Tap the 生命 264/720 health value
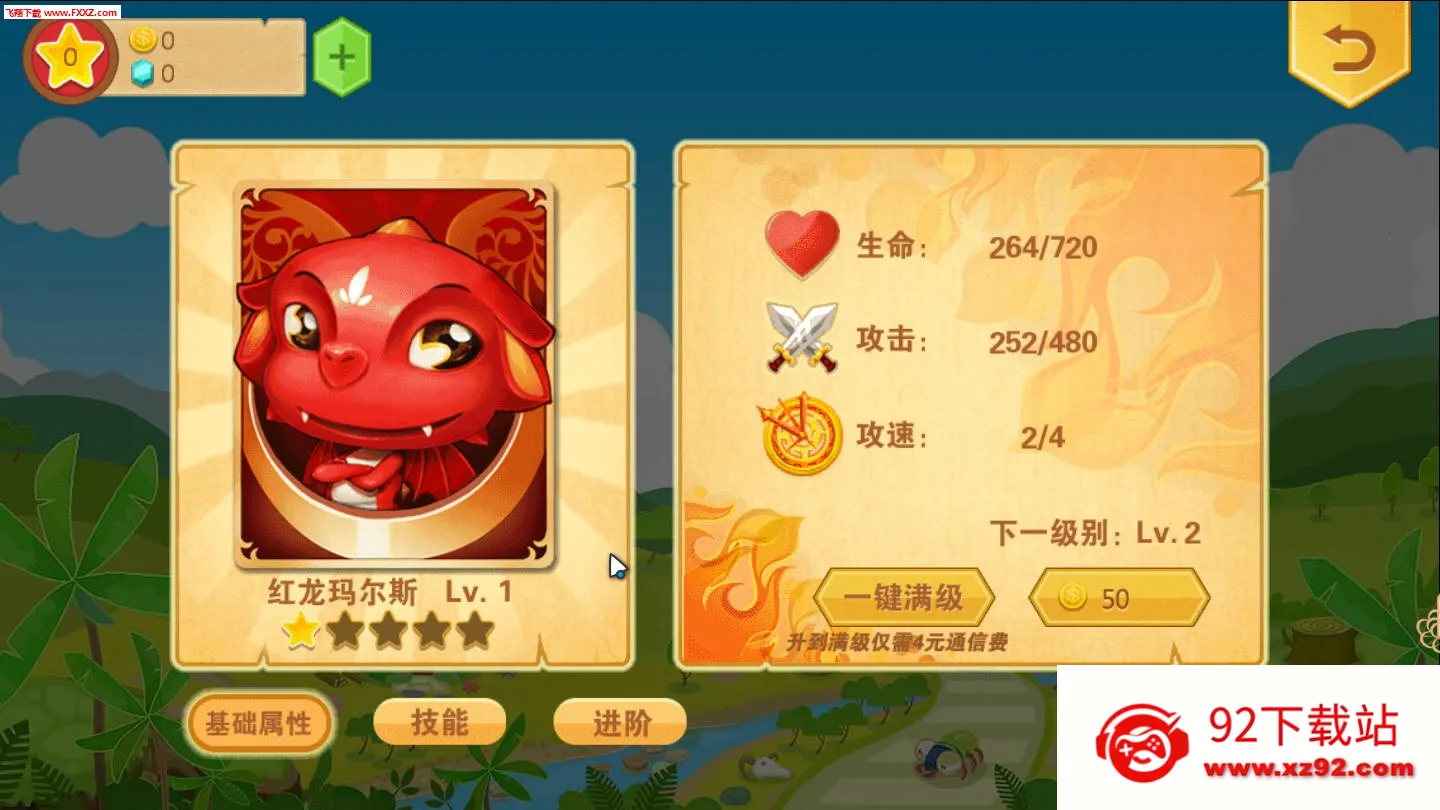 point(1045,247)
